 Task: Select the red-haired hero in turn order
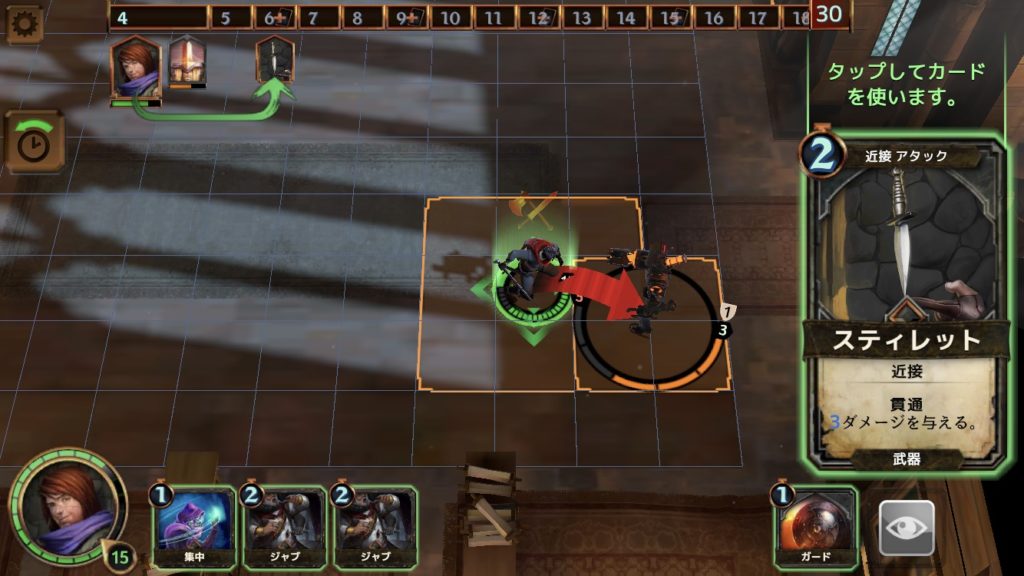click(135, 67)
